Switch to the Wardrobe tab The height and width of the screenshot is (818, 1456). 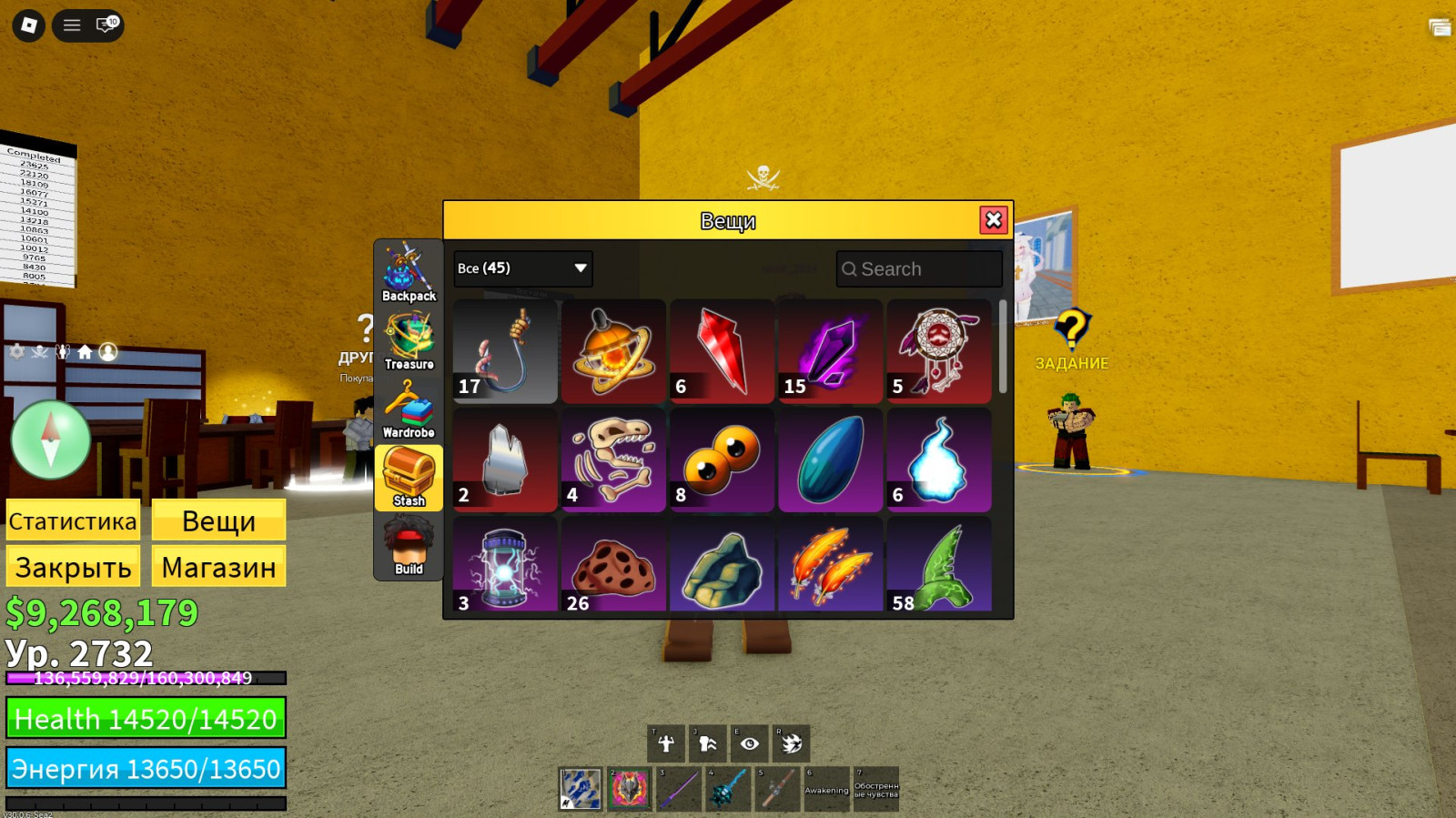tap(409, 409)
